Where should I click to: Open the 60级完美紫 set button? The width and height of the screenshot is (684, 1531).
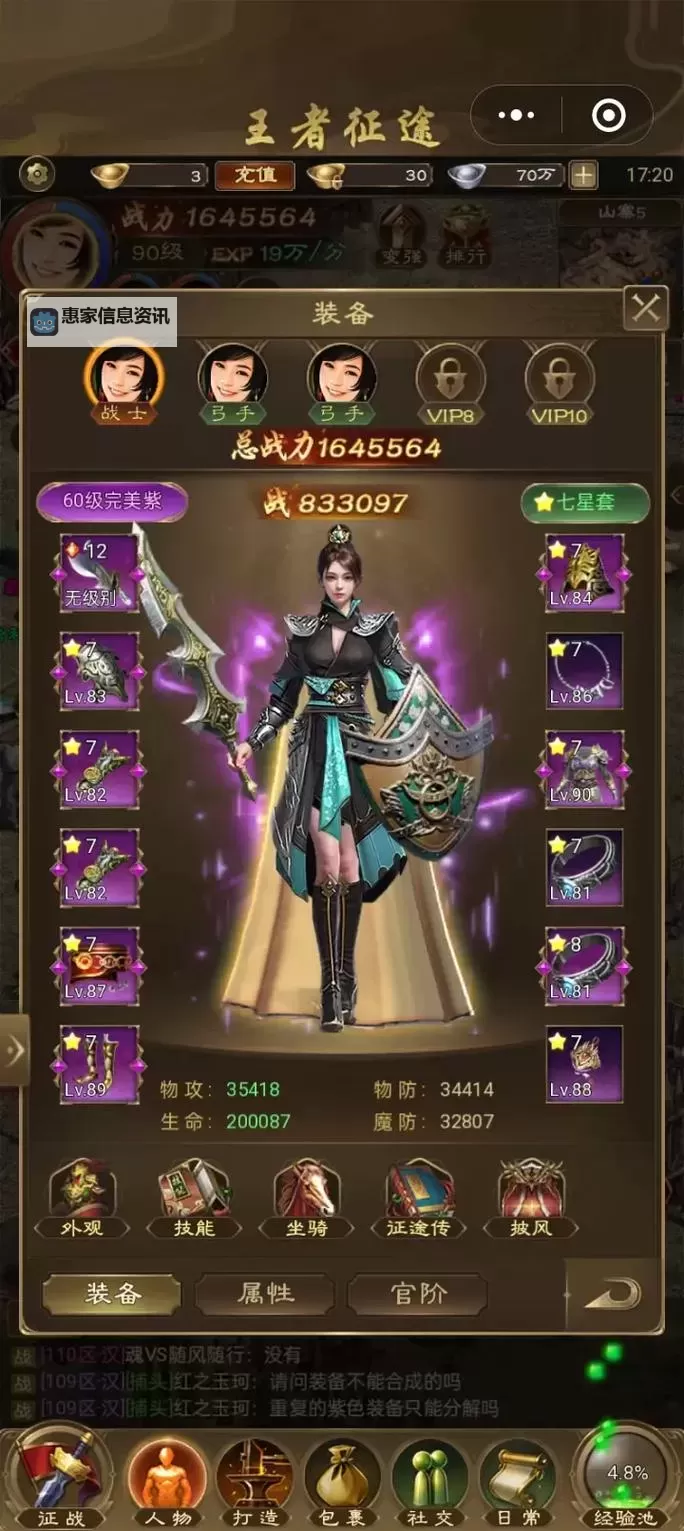112,502
